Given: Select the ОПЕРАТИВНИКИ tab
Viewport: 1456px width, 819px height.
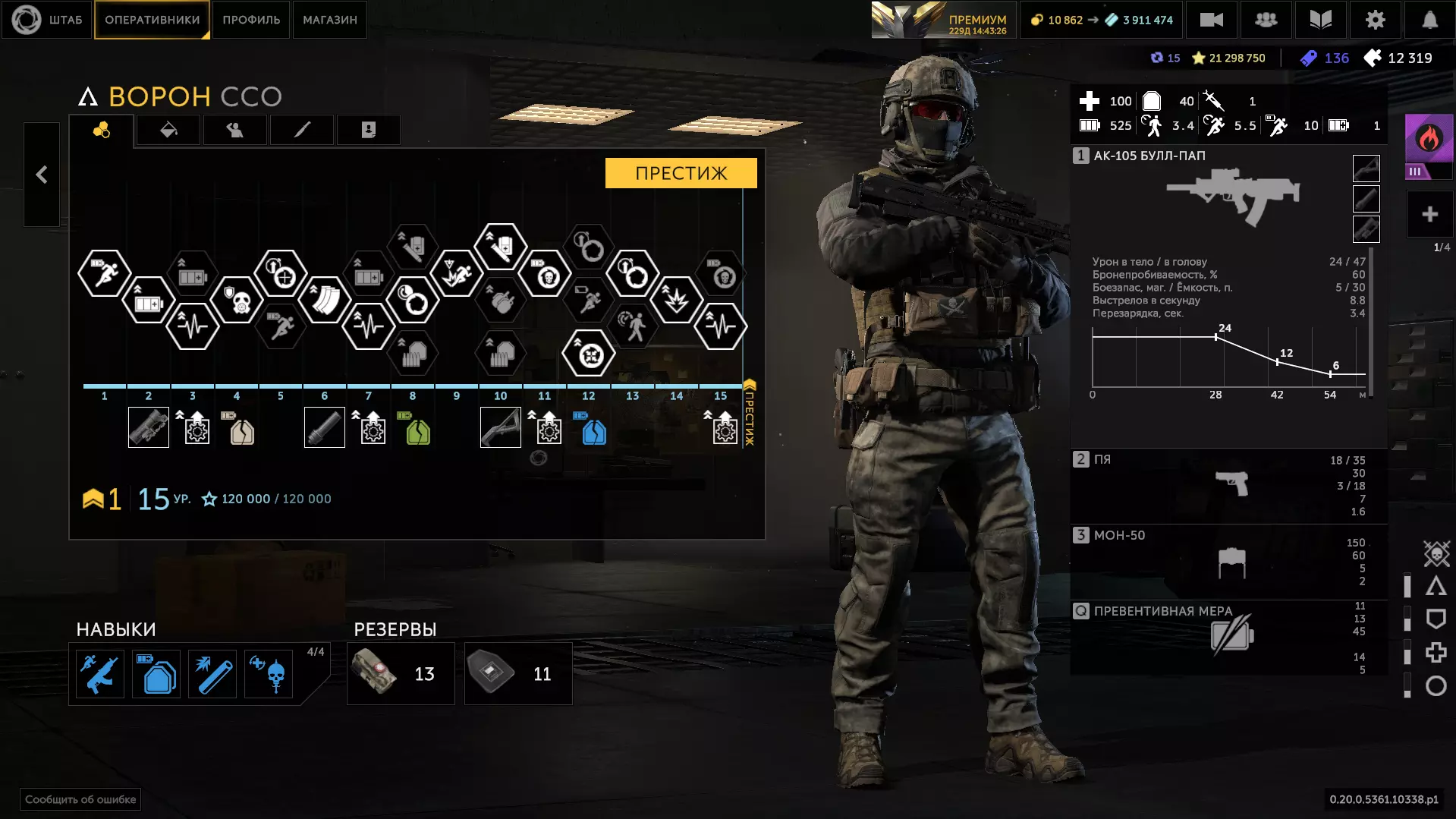Looking at the screenshot, I should pyautogui.click(x=152, y=20).
